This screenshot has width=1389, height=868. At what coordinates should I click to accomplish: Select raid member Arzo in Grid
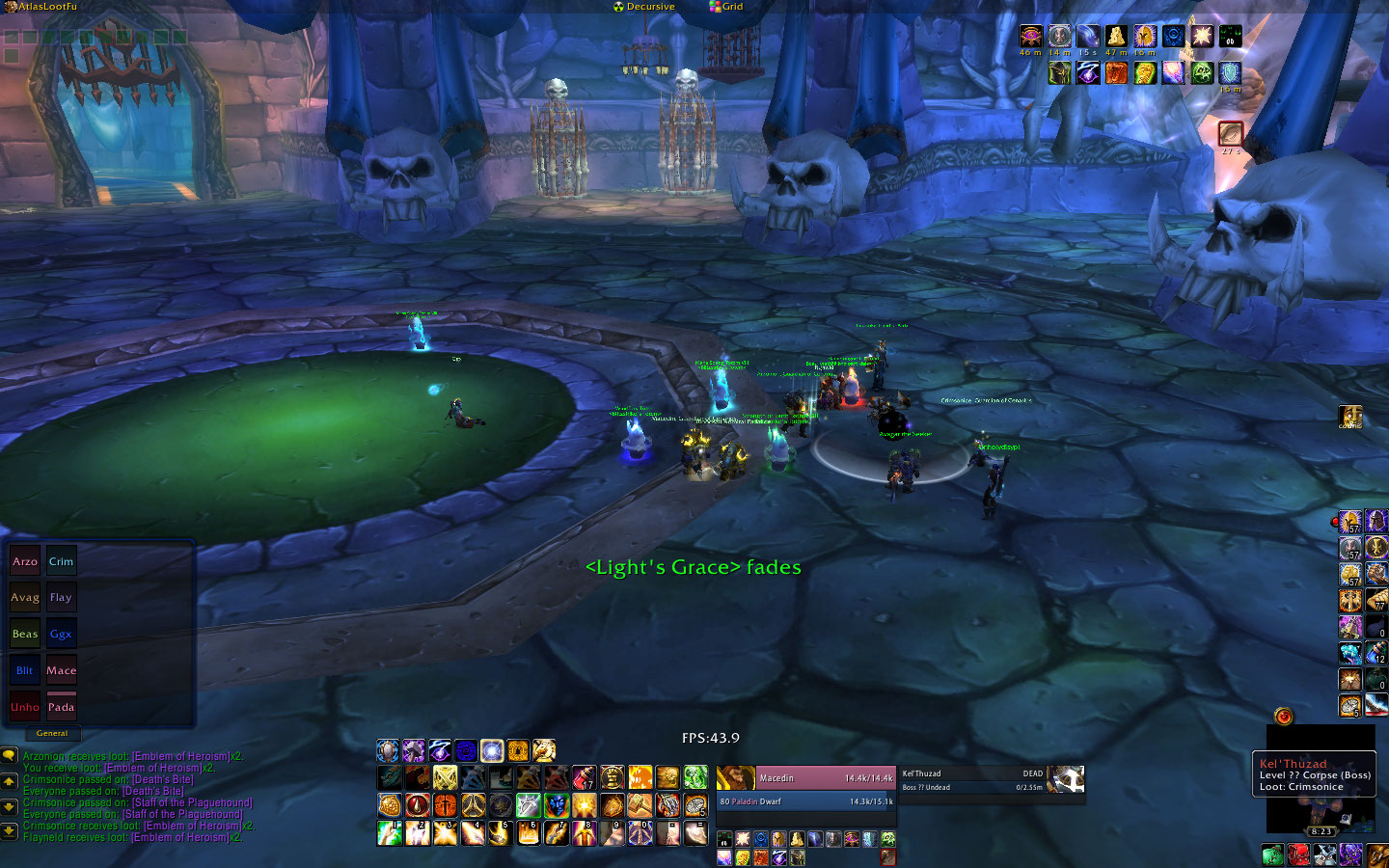(25, 561)
